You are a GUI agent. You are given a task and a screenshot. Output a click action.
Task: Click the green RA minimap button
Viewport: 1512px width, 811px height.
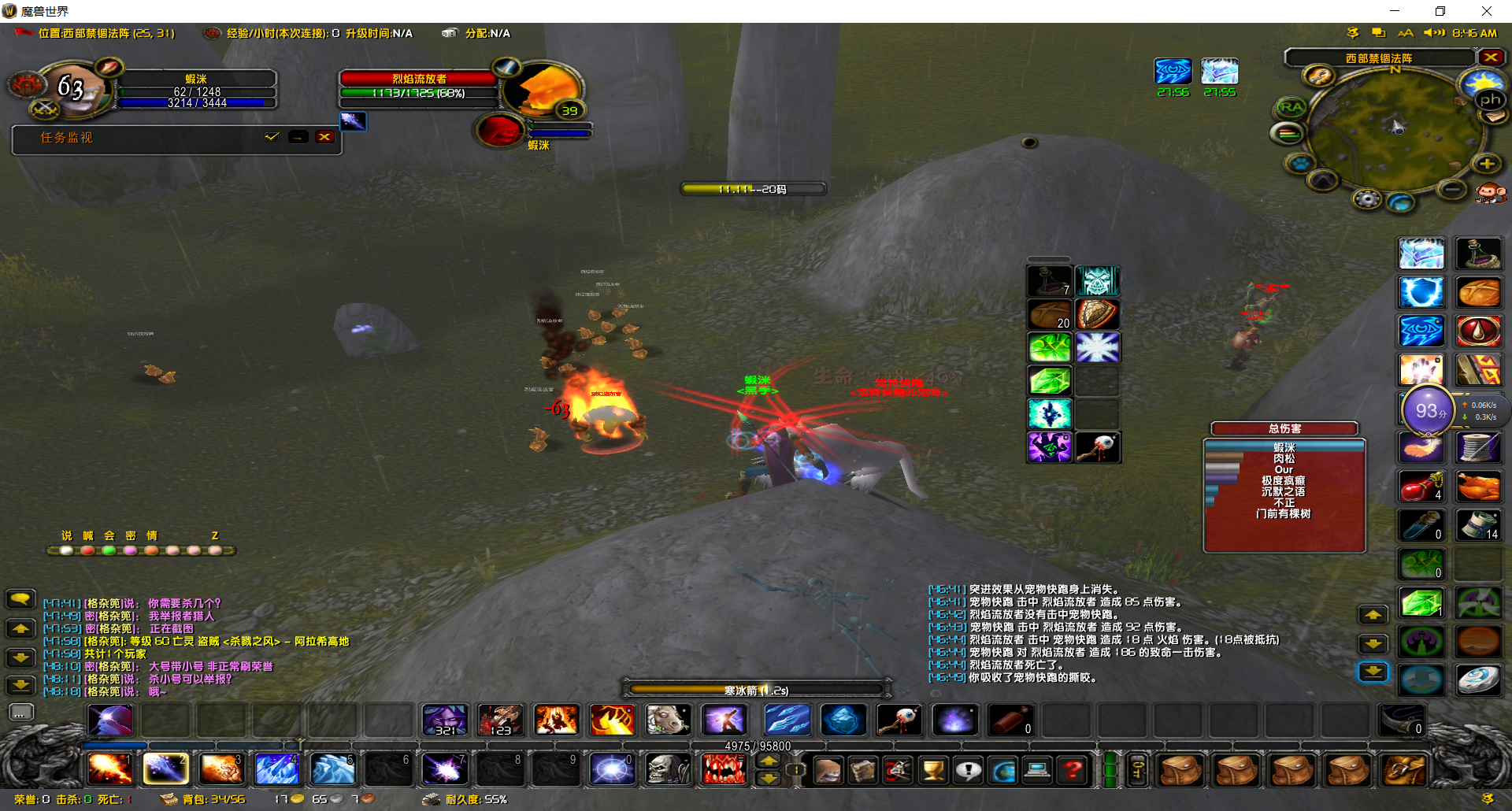click(x=1291, y=107)
